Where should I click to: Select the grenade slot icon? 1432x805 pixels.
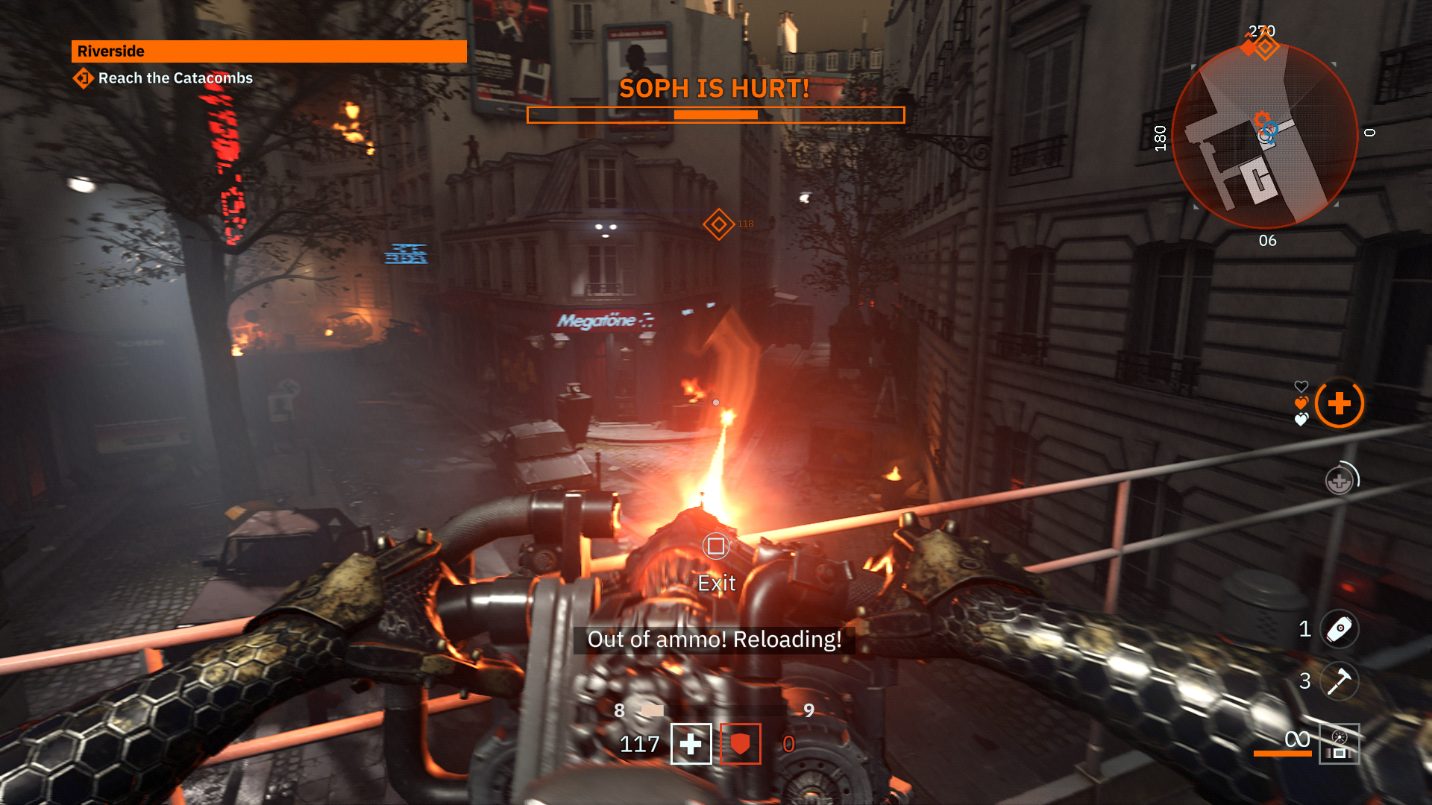point(1339,629)
